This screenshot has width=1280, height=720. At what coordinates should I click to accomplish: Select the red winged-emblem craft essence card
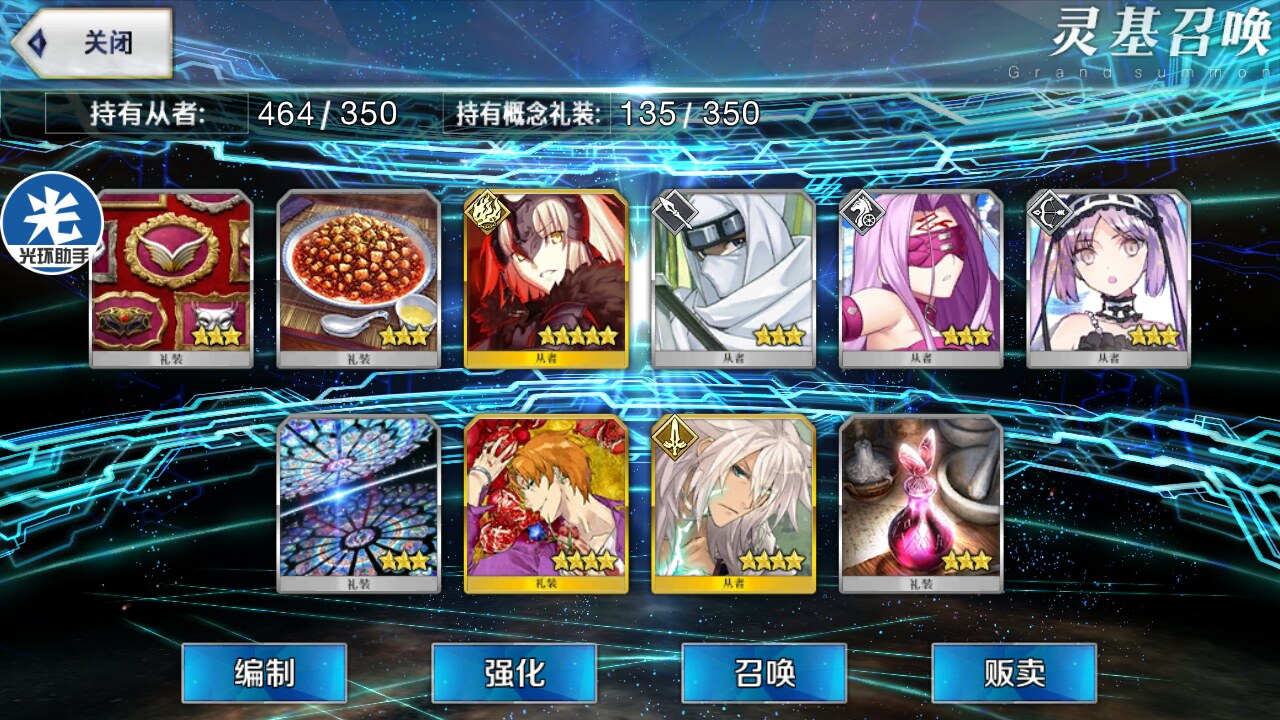pyautogui.click(x=172, y=278)
